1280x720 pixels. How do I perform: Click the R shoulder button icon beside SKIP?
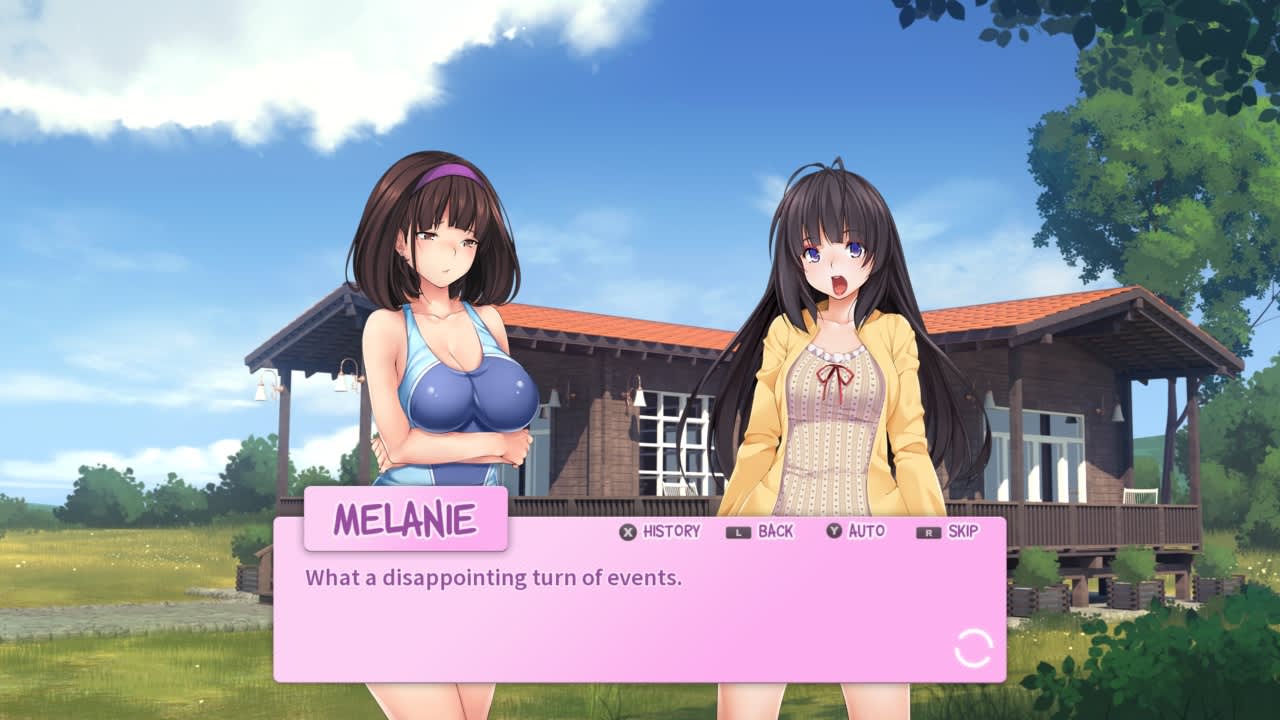coord(926,531)
